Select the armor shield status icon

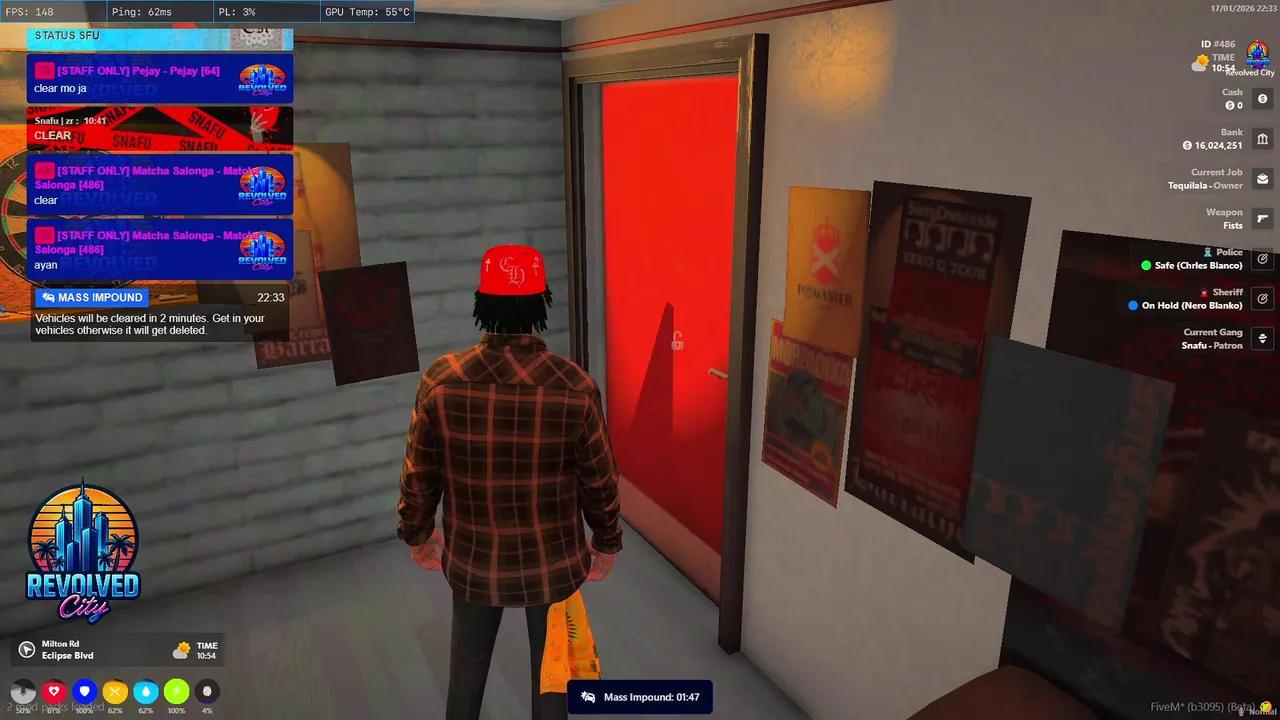85,690
